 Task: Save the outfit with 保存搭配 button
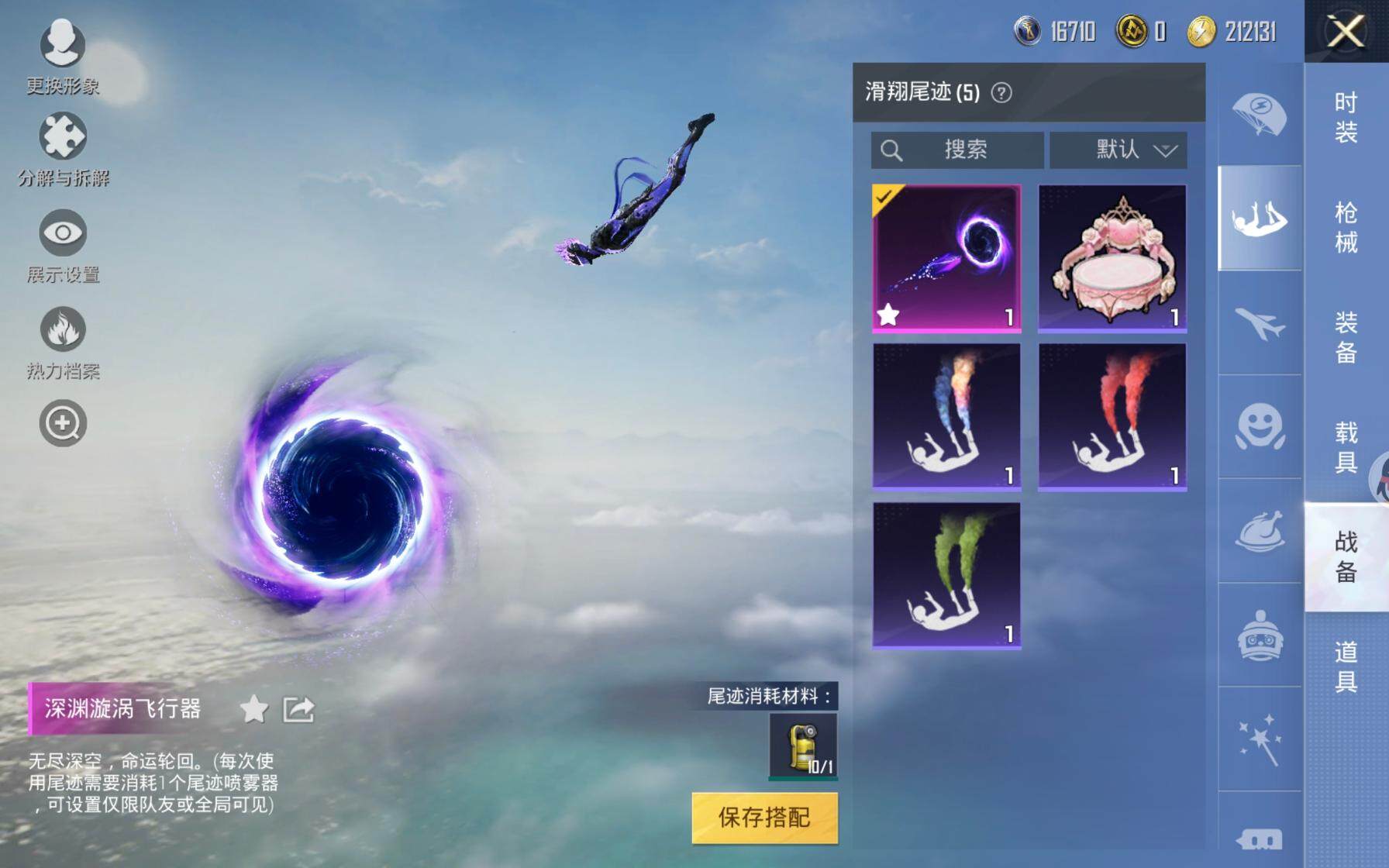(764, 817)
